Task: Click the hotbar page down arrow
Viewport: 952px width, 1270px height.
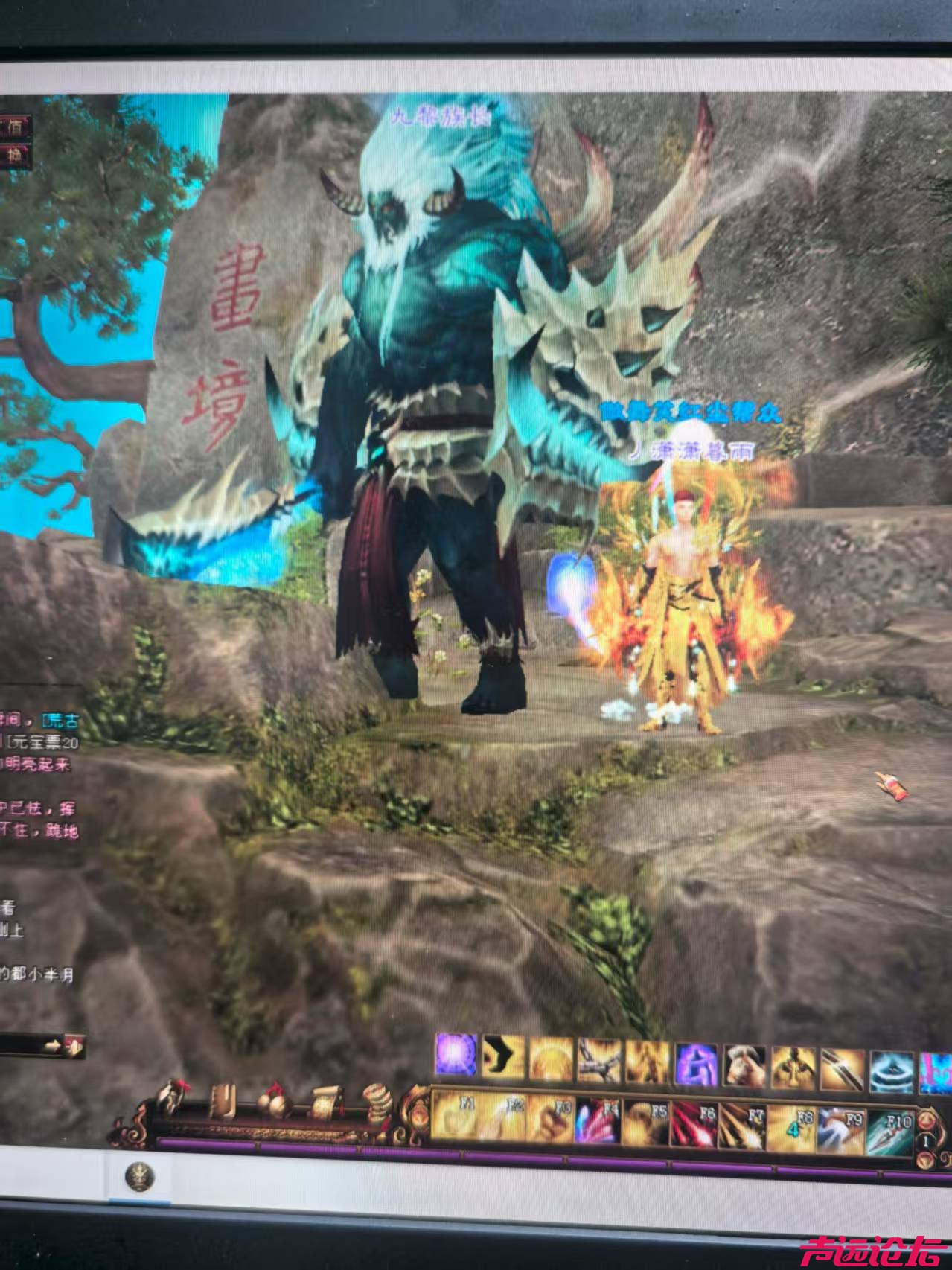Action: point(926,1160)
